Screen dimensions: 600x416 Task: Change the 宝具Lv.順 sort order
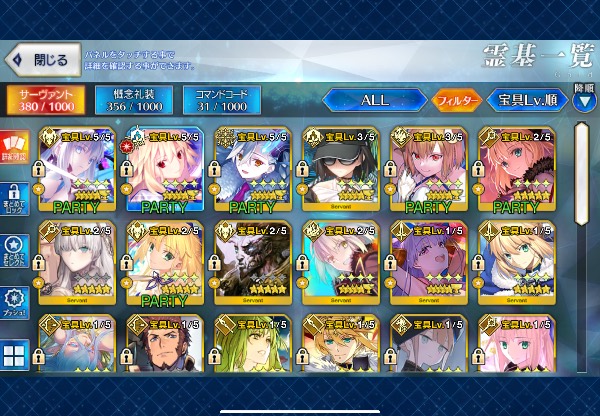tap(527, 100)
